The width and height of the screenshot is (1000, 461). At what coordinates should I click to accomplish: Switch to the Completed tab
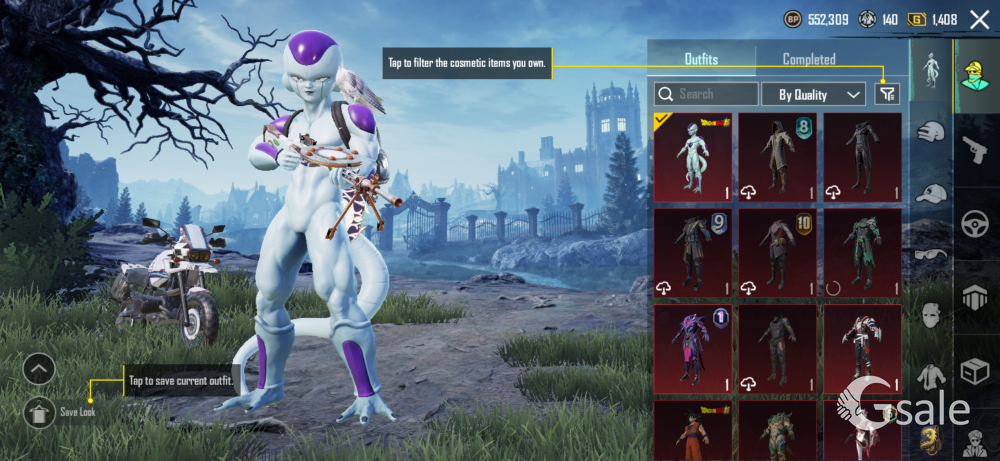click(x=809, y=59)
